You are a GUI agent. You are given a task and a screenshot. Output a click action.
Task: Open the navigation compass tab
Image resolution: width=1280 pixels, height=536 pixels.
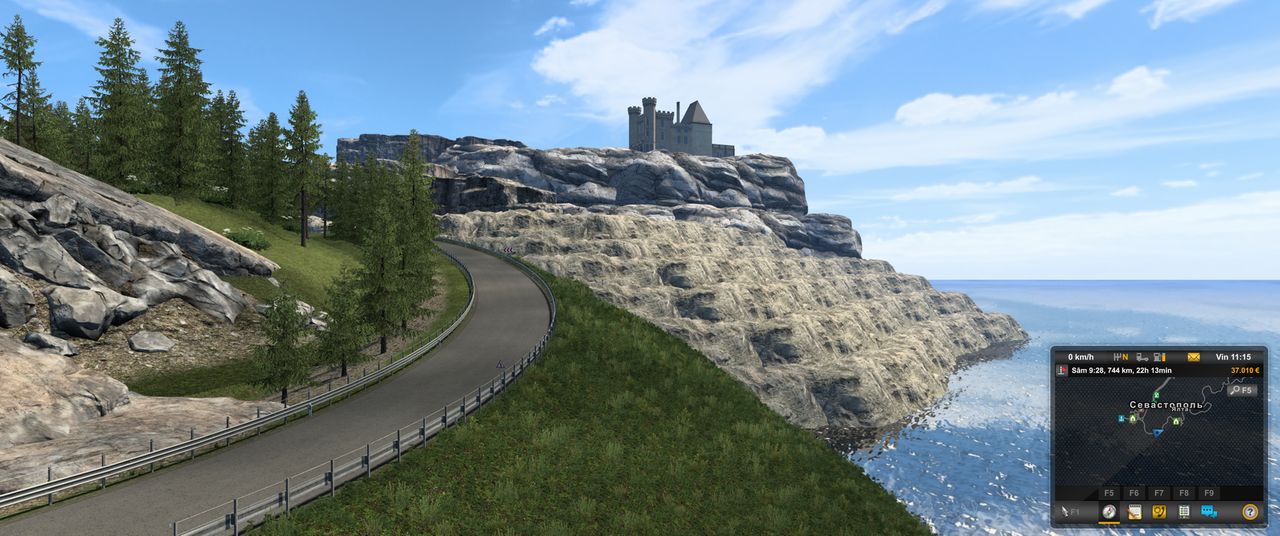point(1109,512)
